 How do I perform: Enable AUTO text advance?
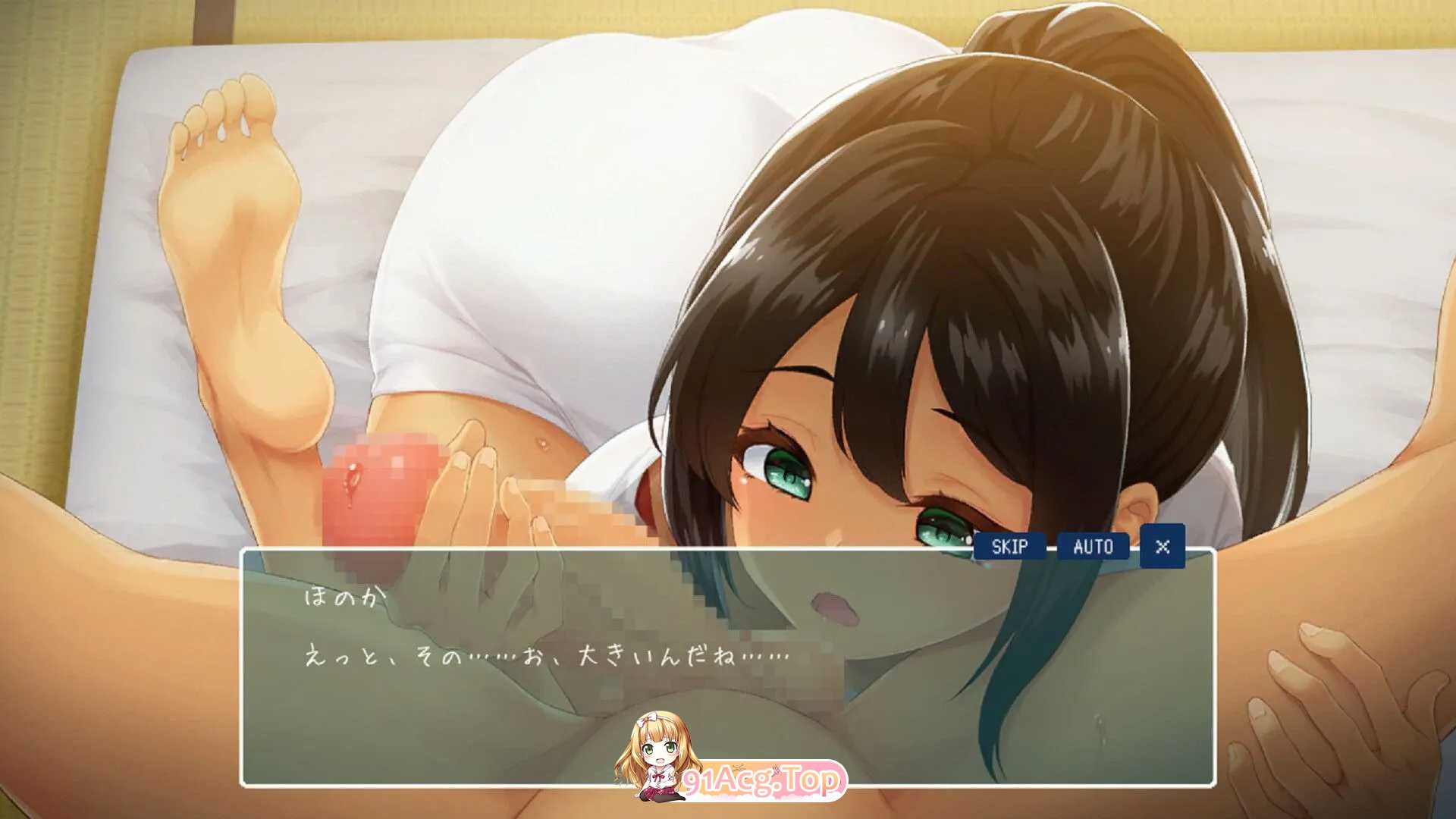[1093, 546]
